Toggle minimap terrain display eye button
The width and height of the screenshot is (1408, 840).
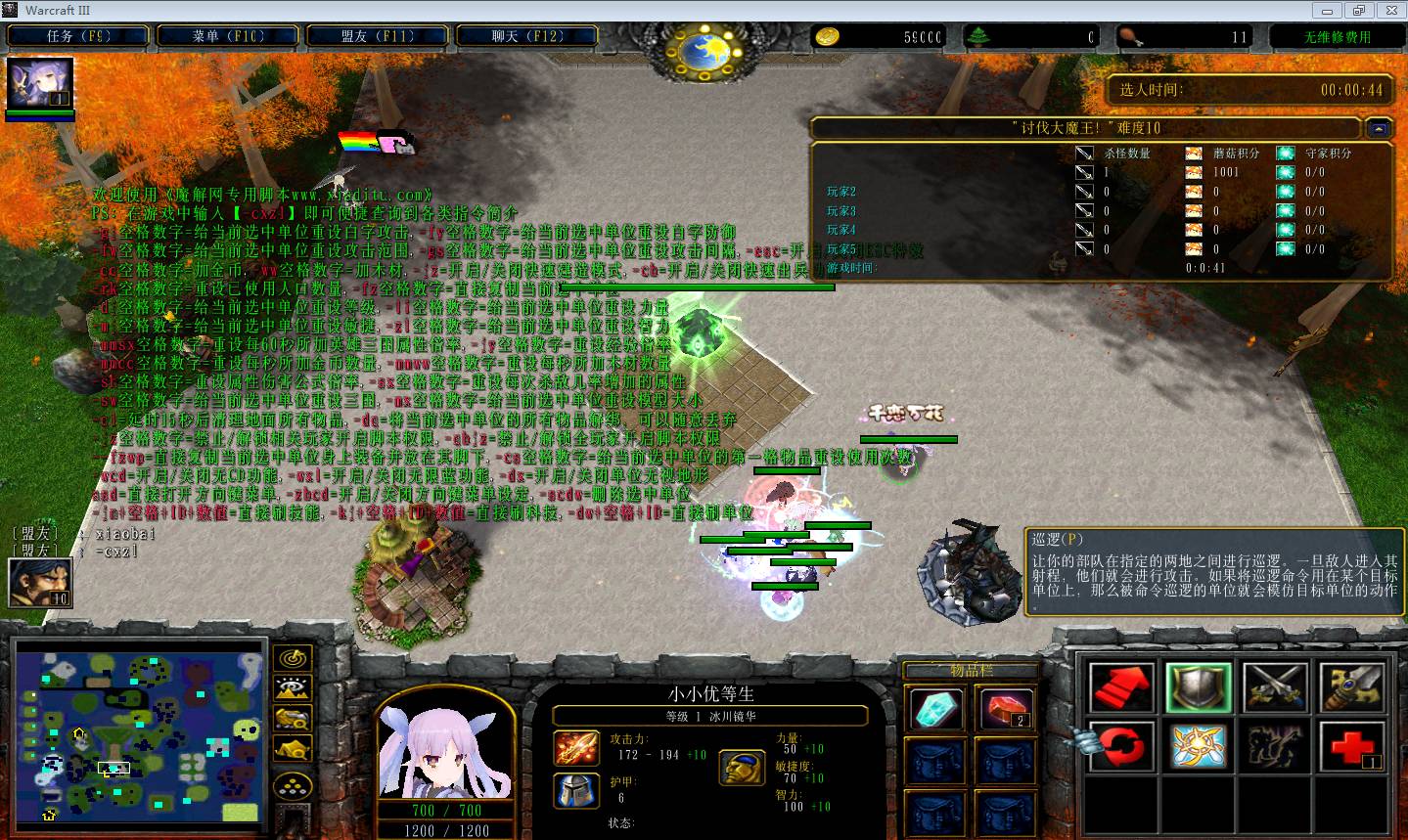click(294, 688)
